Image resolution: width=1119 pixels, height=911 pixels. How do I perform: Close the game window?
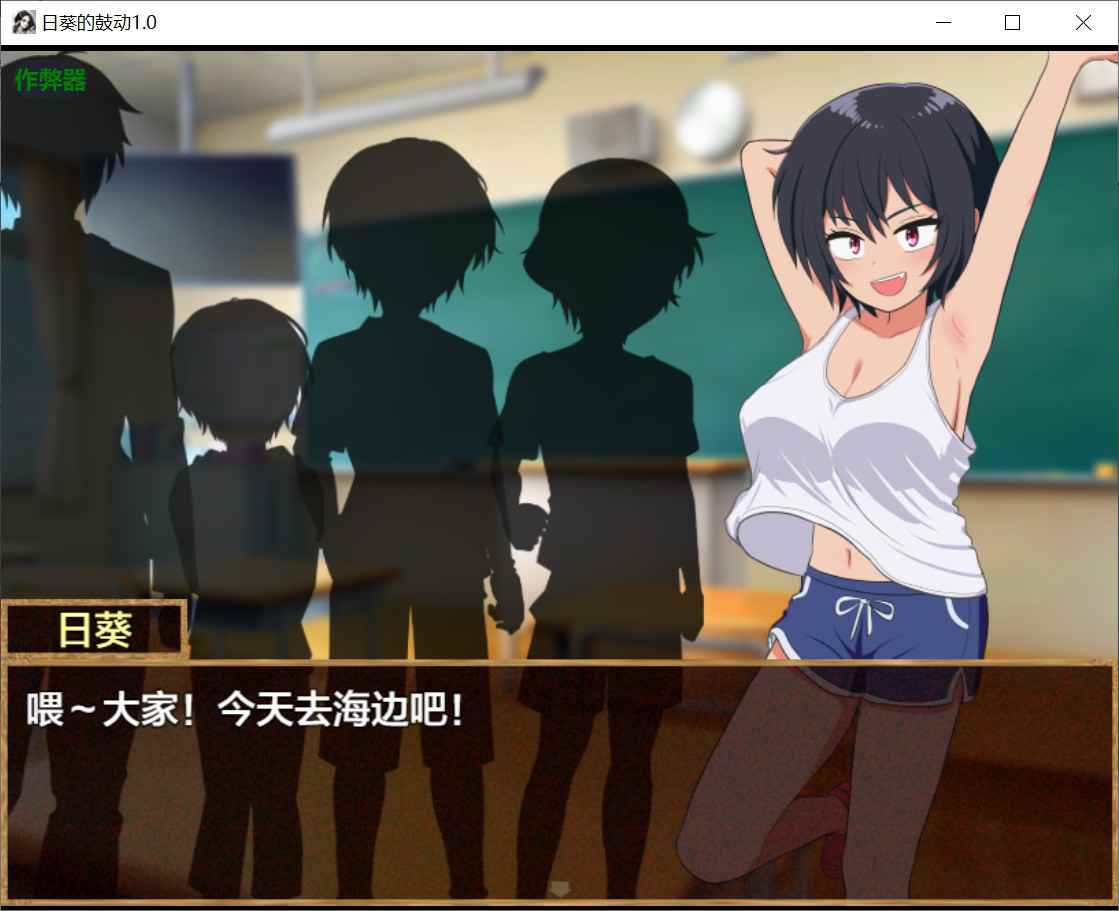coord(1083,23)
